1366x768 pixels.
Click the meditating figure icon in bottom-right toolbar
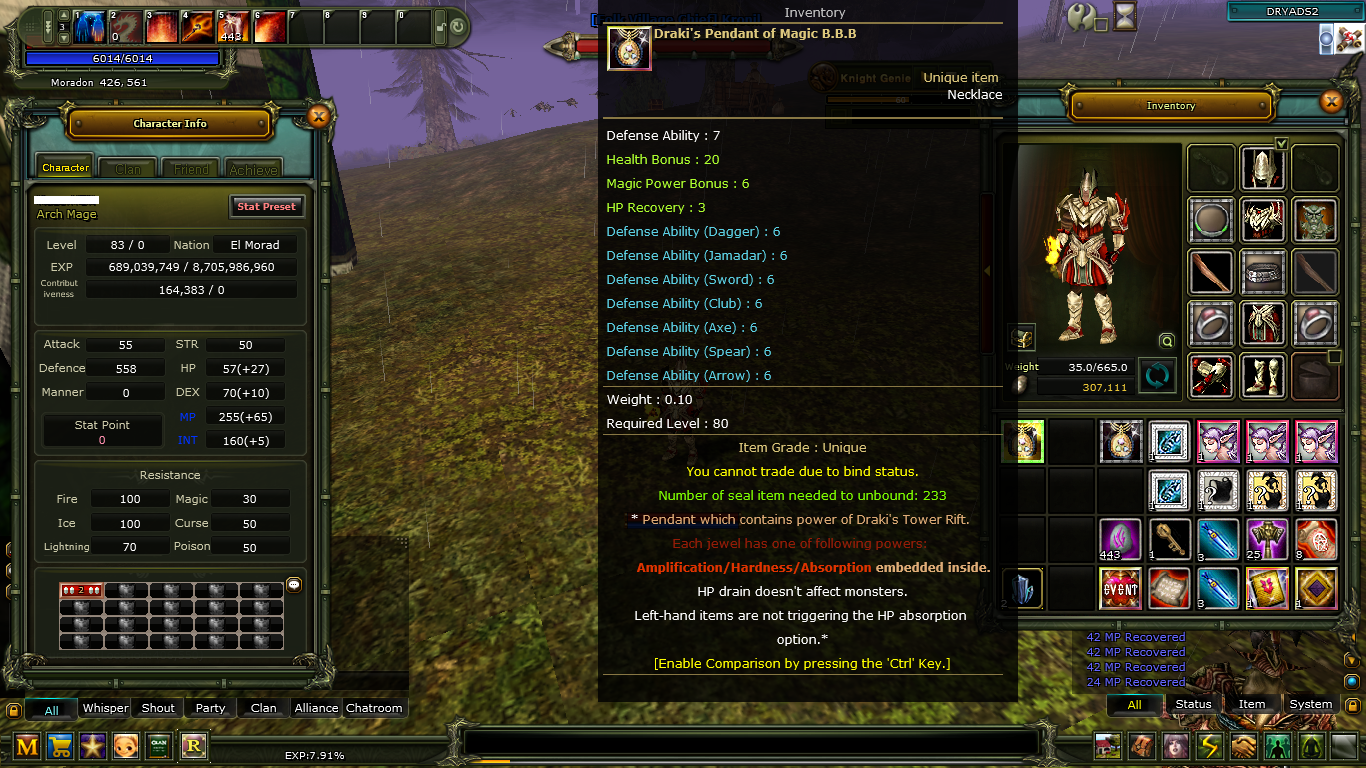pyautogui.click(x=1313, y=746)
